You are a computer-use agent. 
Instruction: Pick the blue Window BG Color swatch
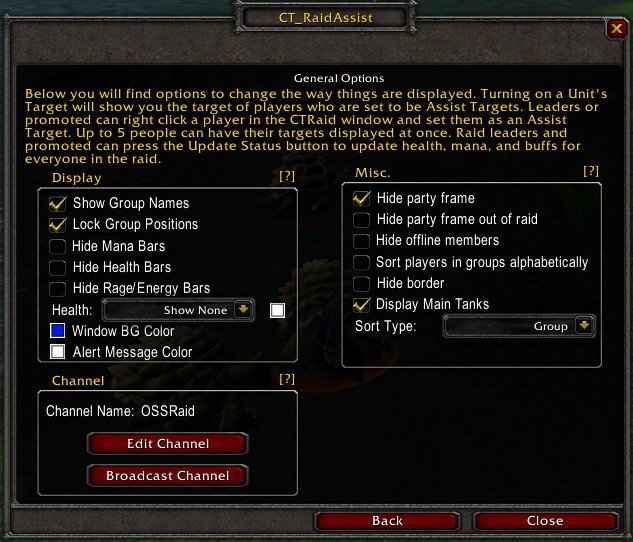[x=58, y=330]
